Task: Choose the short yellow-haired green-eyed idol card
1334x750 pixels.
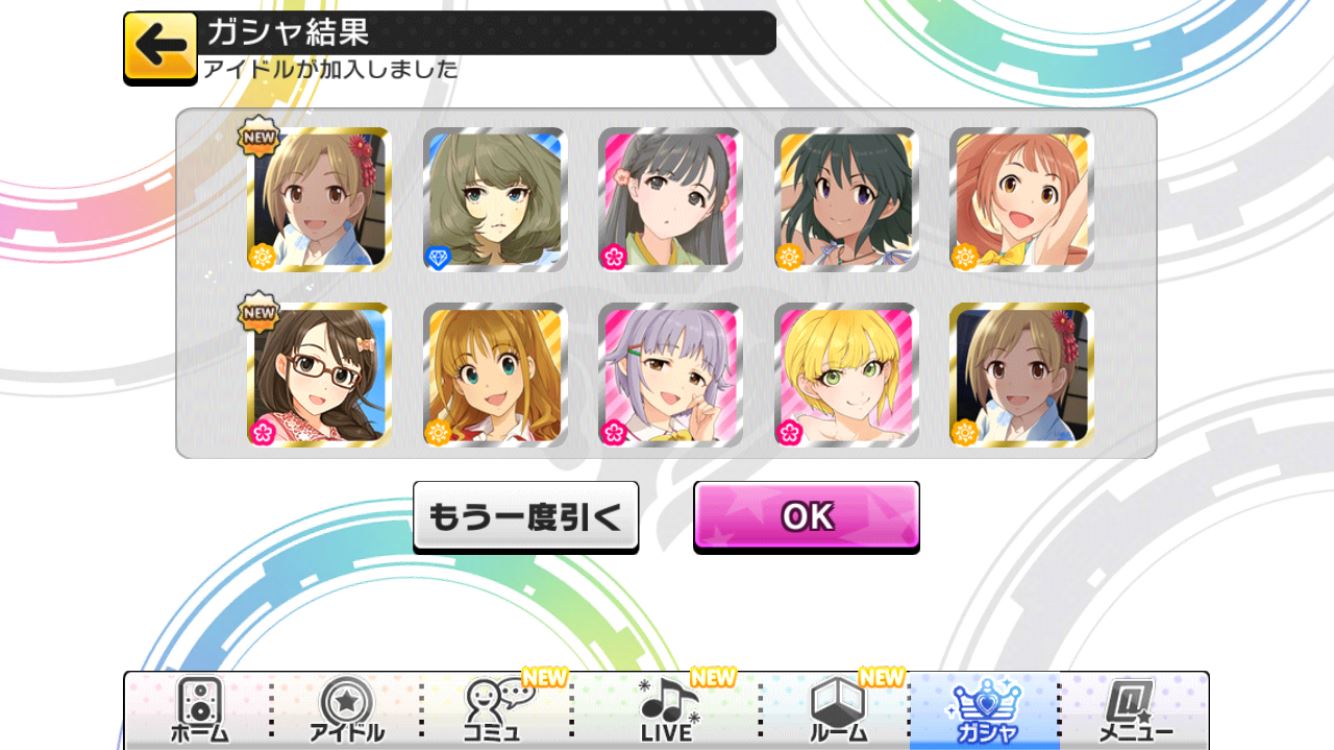Action: (x=846, y=375)
